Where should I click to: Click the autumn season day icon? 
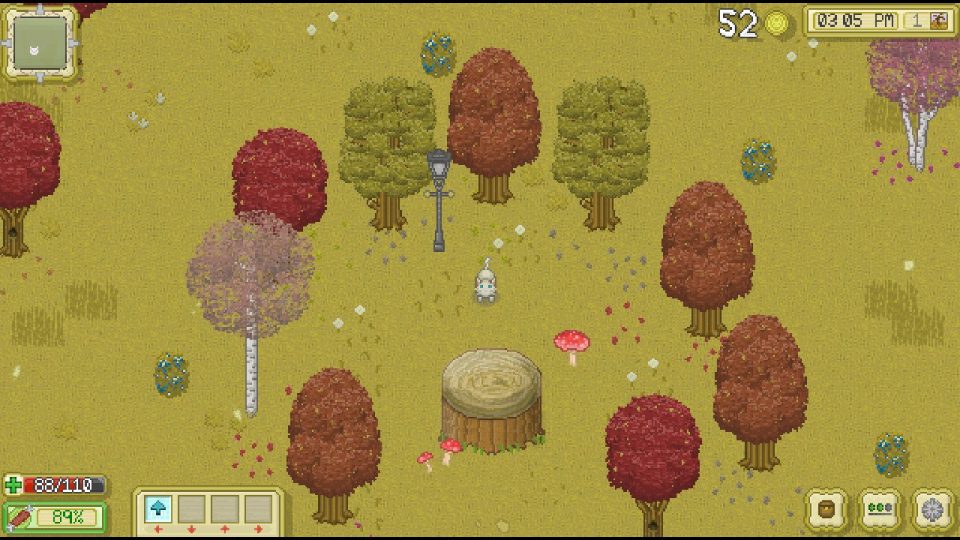(x=939, y=21)
